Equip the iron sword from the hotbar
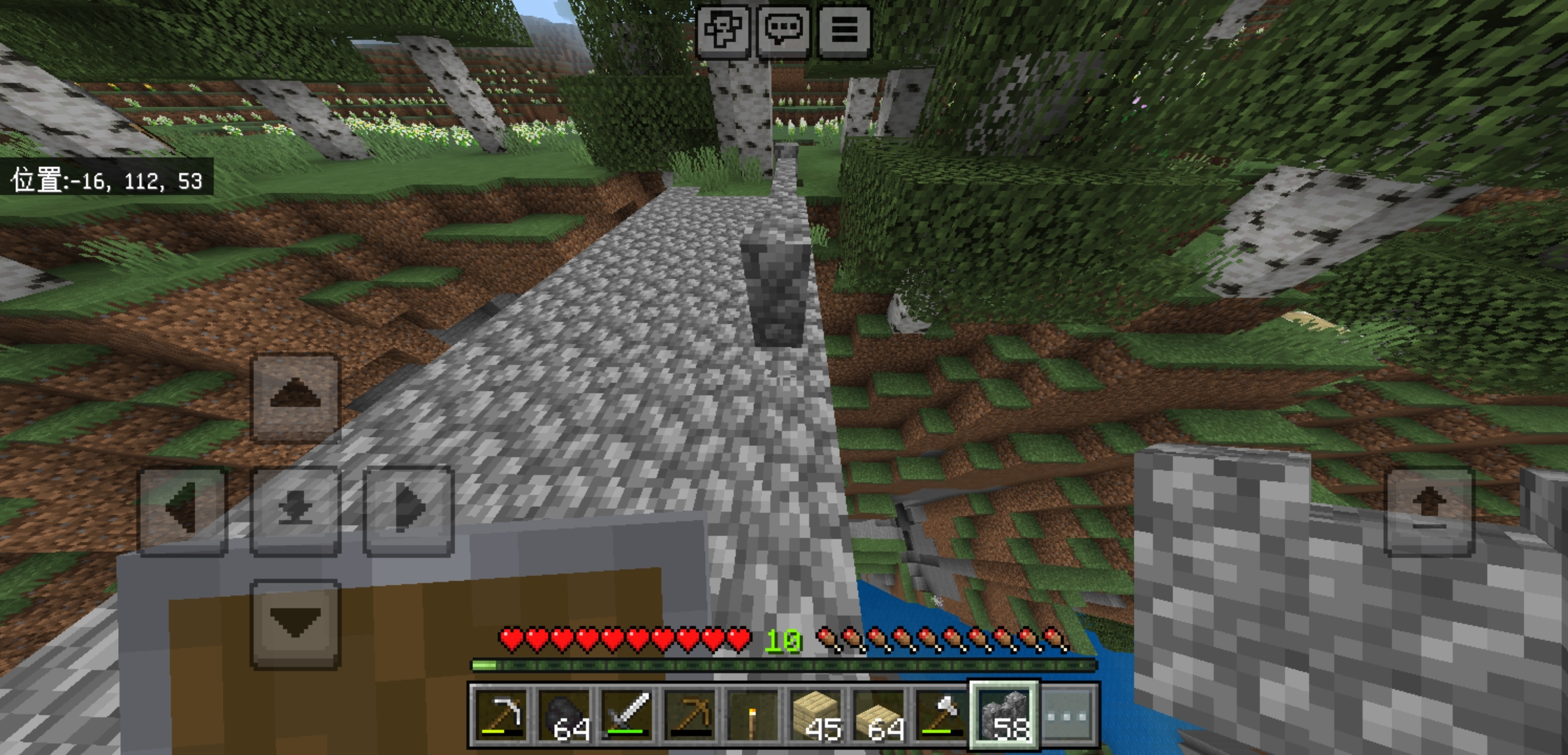This screenshot has height=755, width=1568. click(x=627, y=715)
